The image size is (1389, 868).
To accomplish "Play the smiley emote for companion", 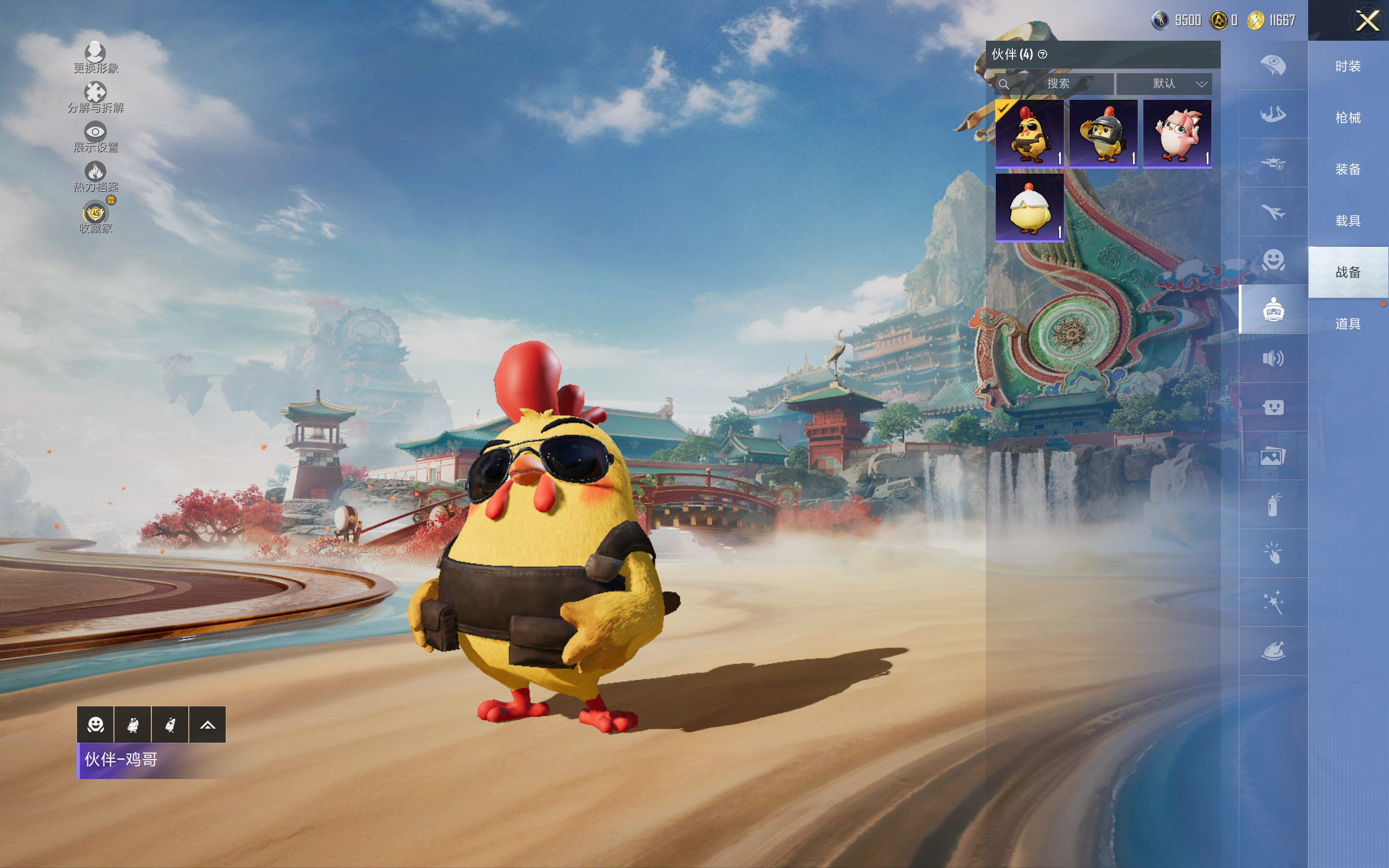I will (95, 725).
